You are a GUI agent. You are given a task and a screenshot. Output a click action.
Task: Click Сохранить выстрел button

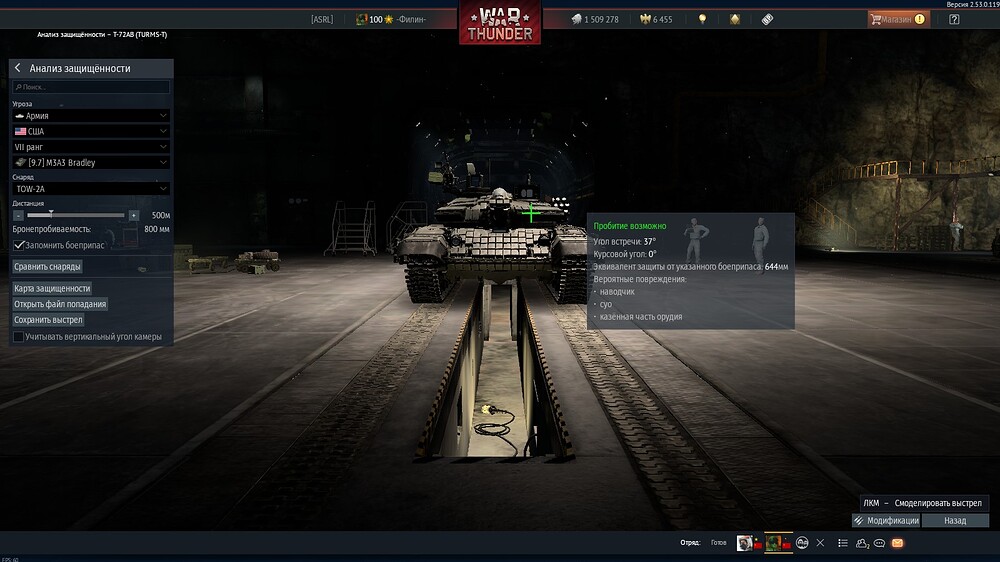tap(48, 320)
